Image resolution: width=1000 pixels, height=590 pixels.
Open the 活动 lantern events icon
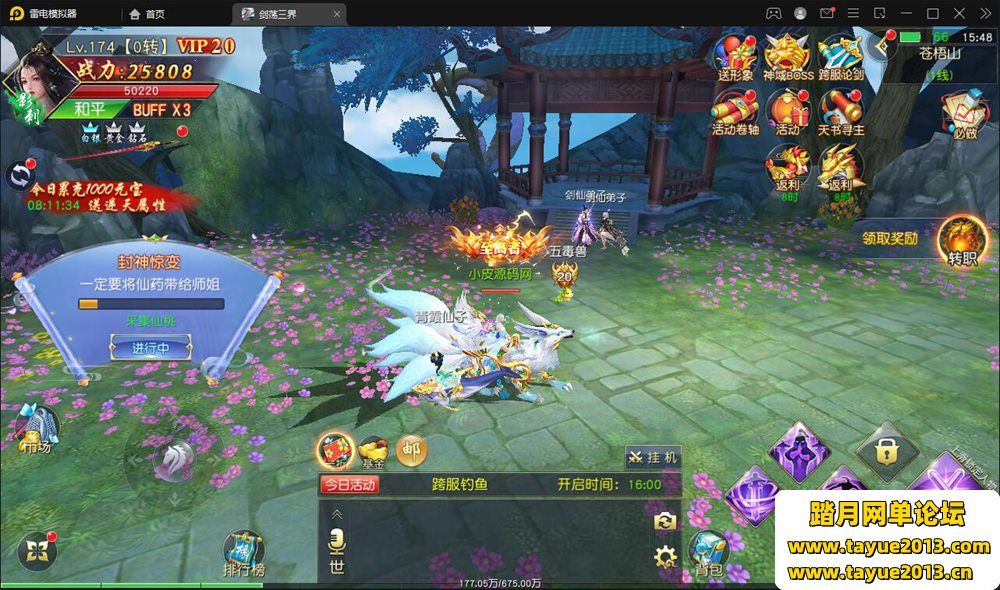click(788, 110)
